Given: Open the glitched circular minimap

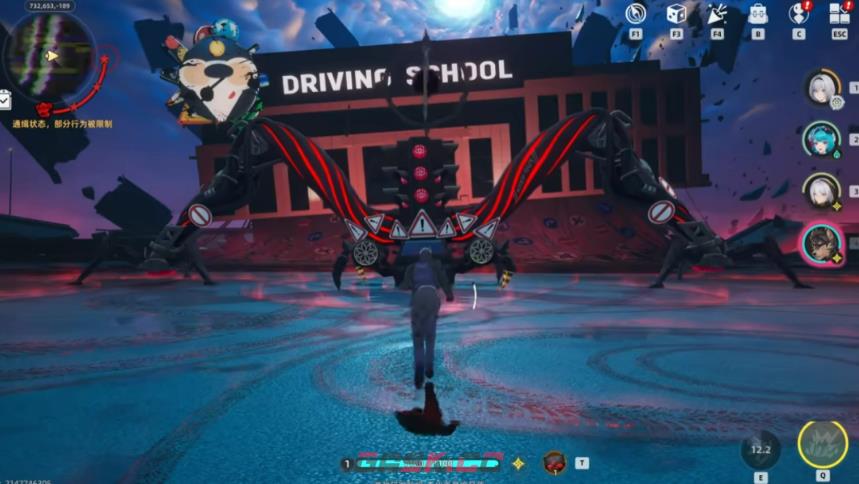Looking at the screenshot, I should click(x=50, y=56).
